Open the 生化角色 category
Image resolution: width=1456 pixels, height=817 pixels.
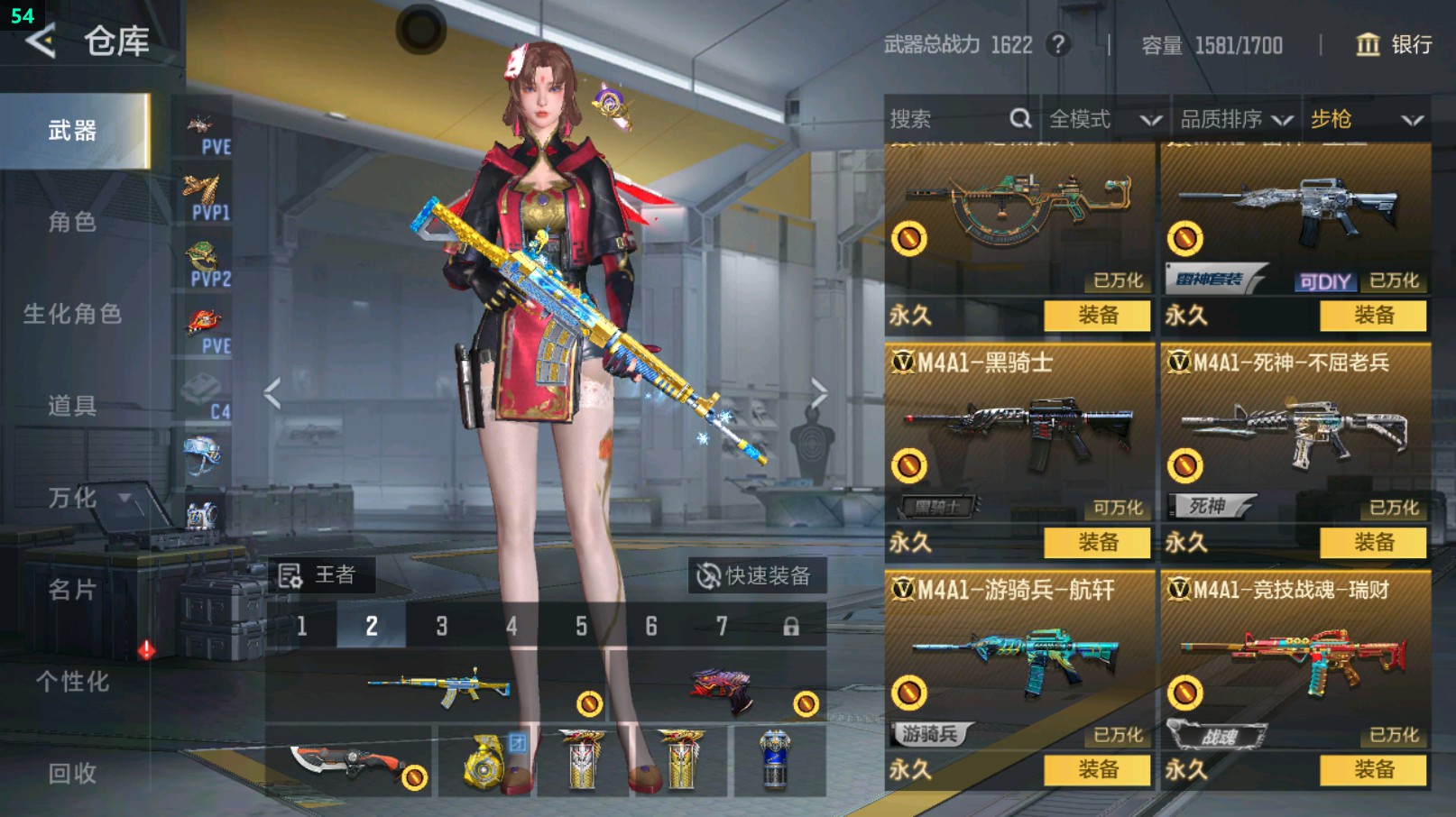[72, 314]
